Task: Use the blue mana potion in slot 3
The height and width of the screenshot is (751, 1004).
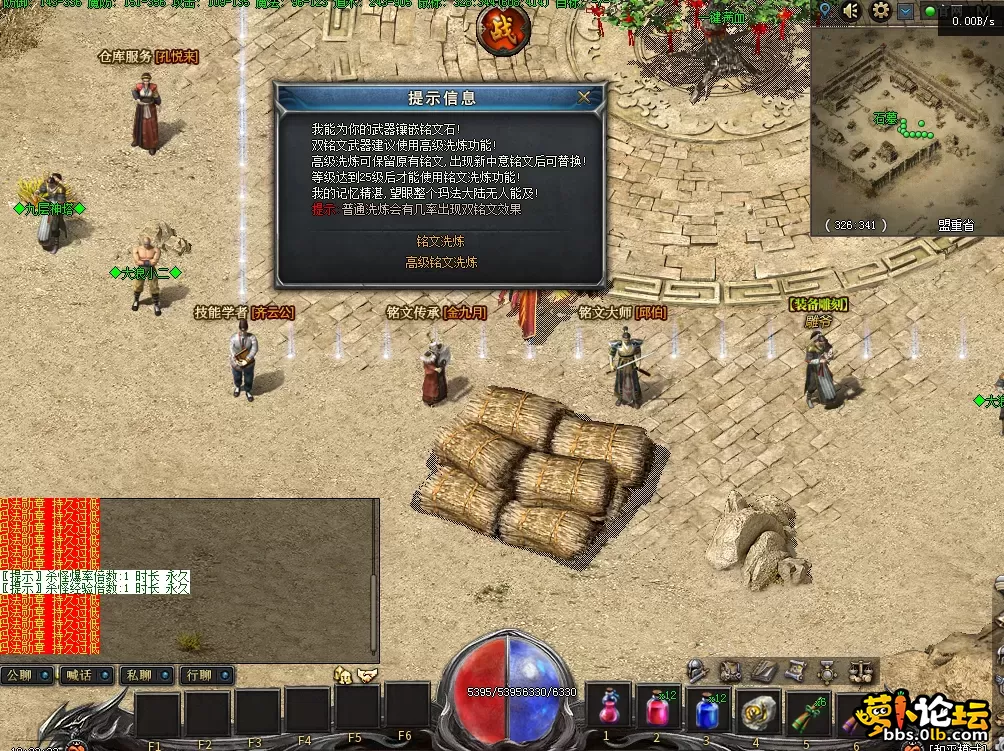Action: (707, 708)
